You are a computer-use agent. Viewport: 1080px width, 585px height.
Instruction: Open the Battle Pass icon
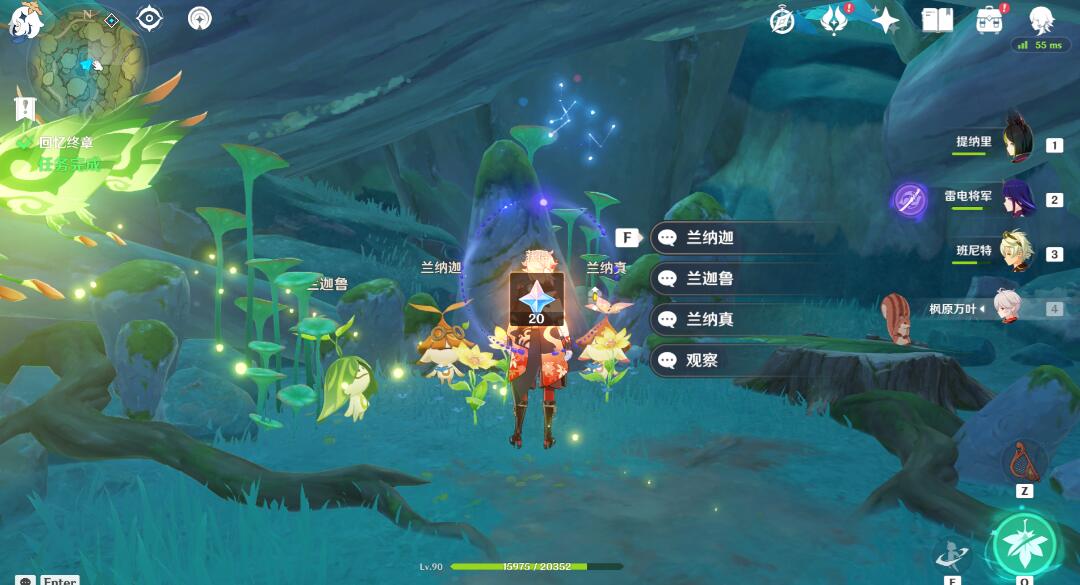990,20
